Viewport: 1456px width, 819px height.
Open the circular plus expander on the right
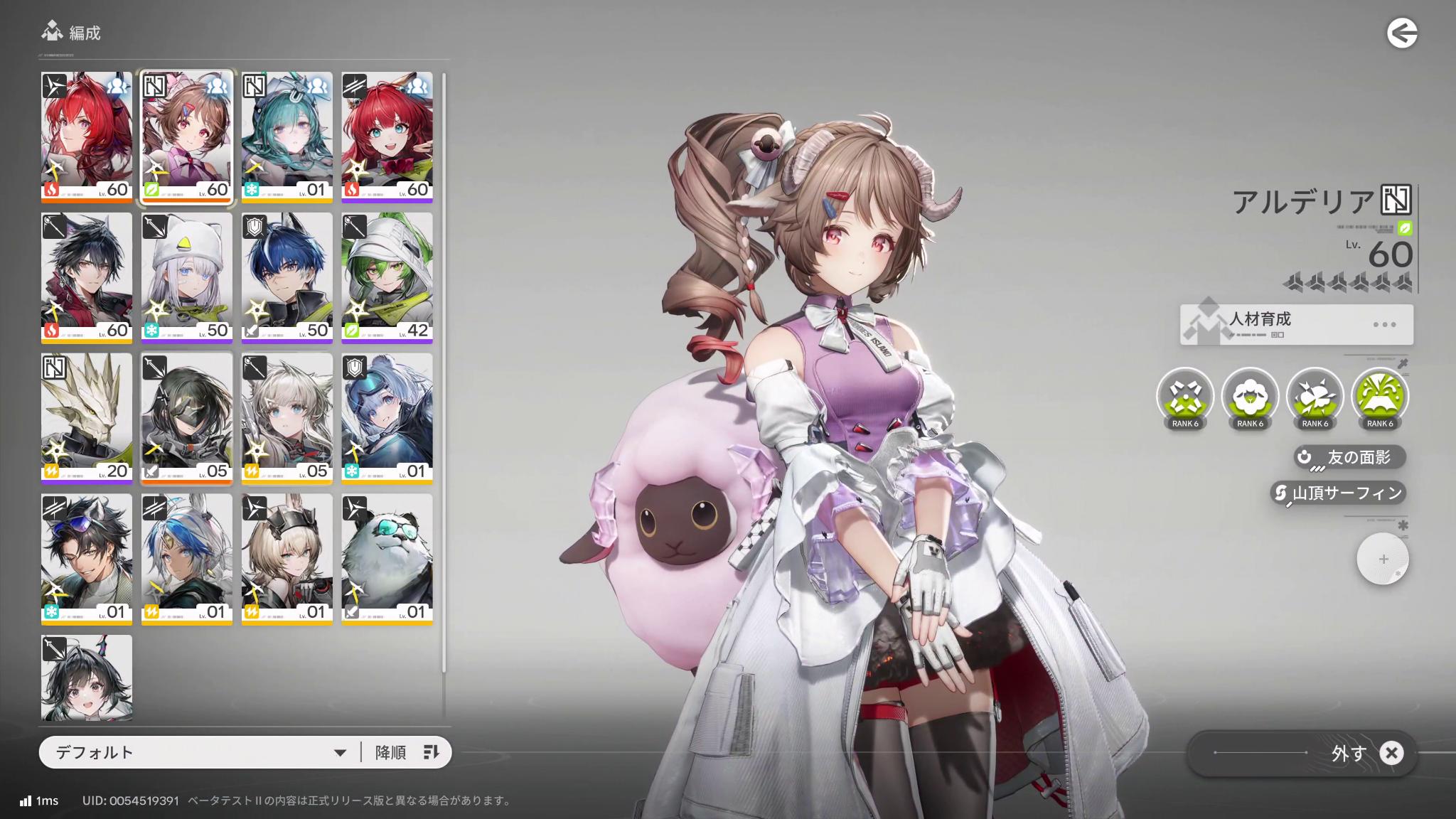[x=1382, y=559]
